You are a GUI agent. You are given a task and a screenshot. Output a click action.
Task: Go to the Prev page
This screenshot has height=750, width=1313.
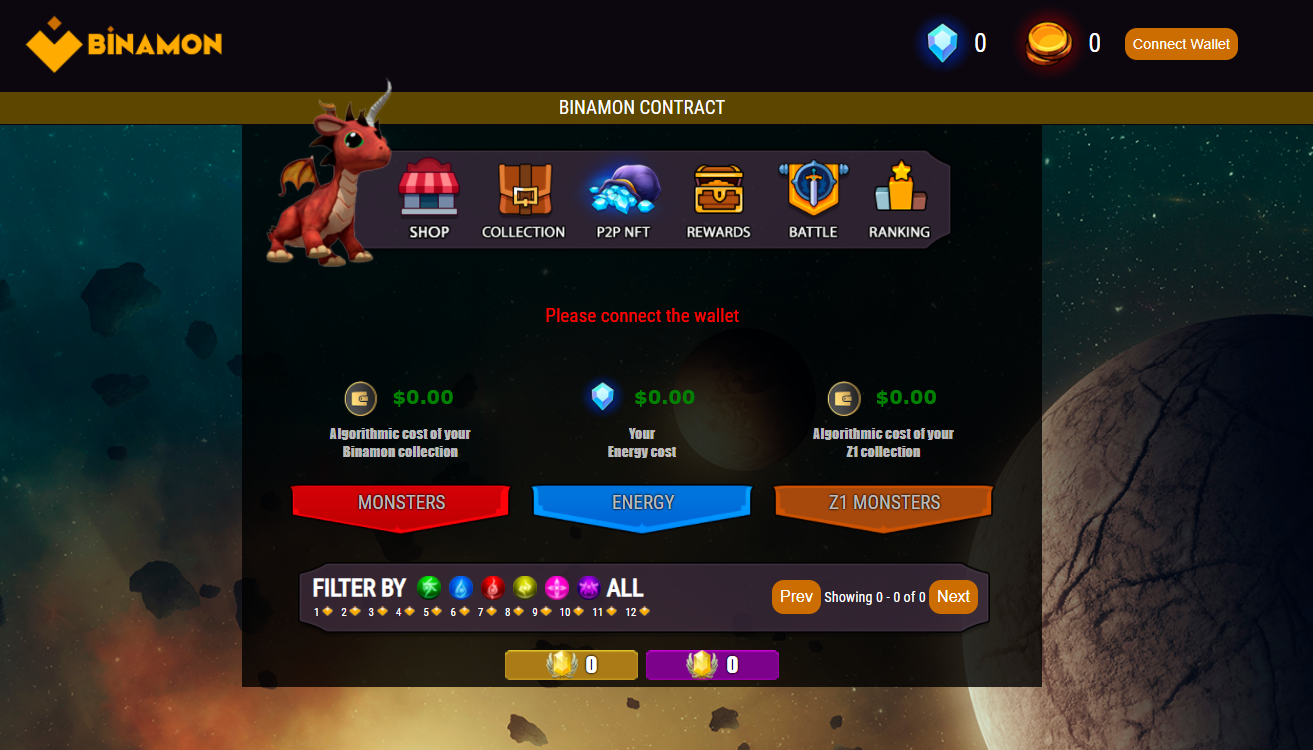coord(796,597)
